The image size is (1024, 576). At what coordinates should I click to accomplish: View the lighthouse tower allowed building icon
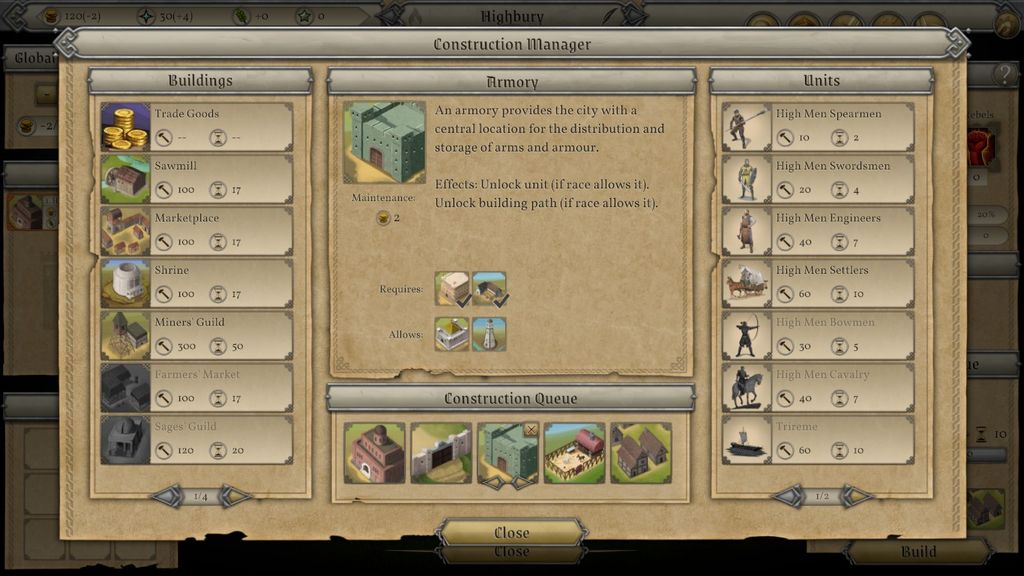click(x=490, y=334)
